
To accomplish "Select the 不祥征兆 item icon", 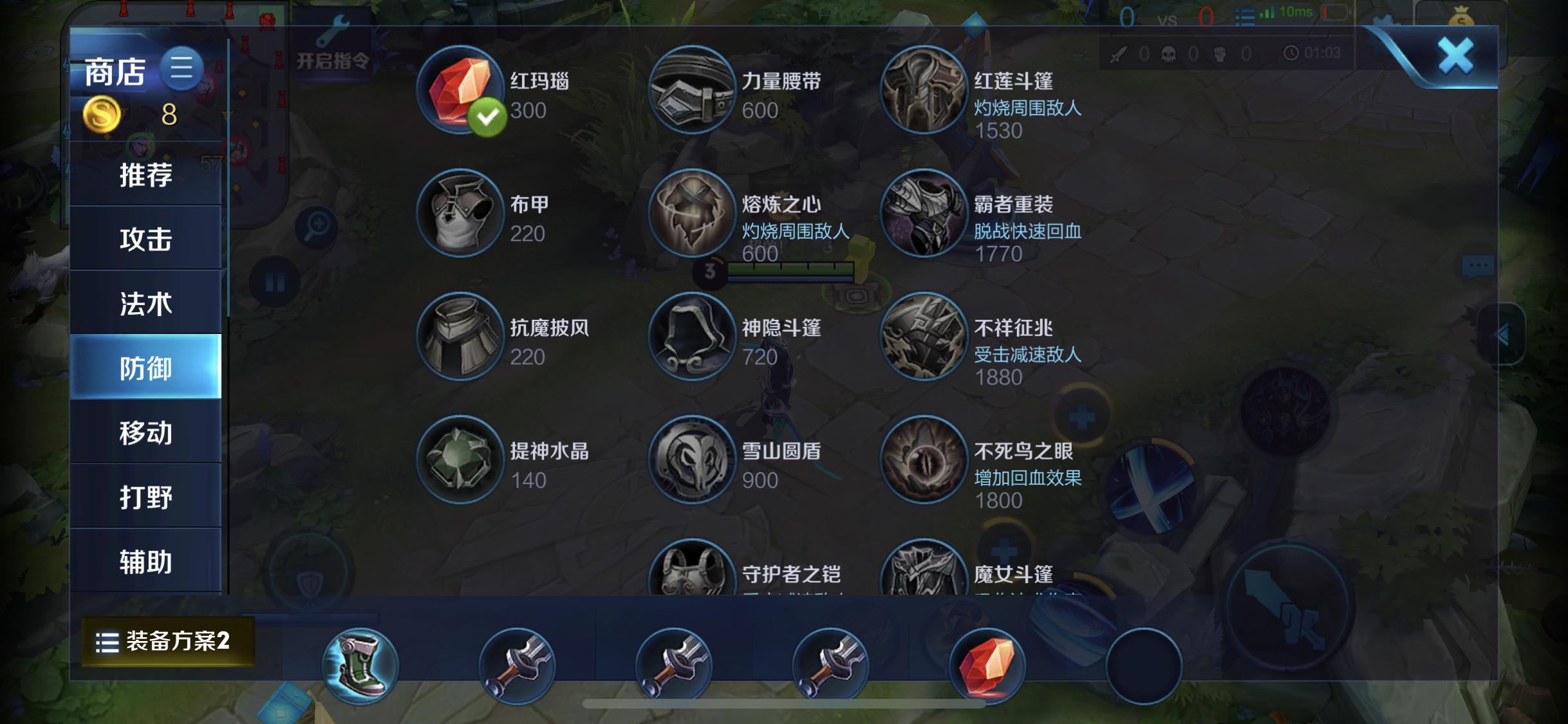I will tap(923, 338).
